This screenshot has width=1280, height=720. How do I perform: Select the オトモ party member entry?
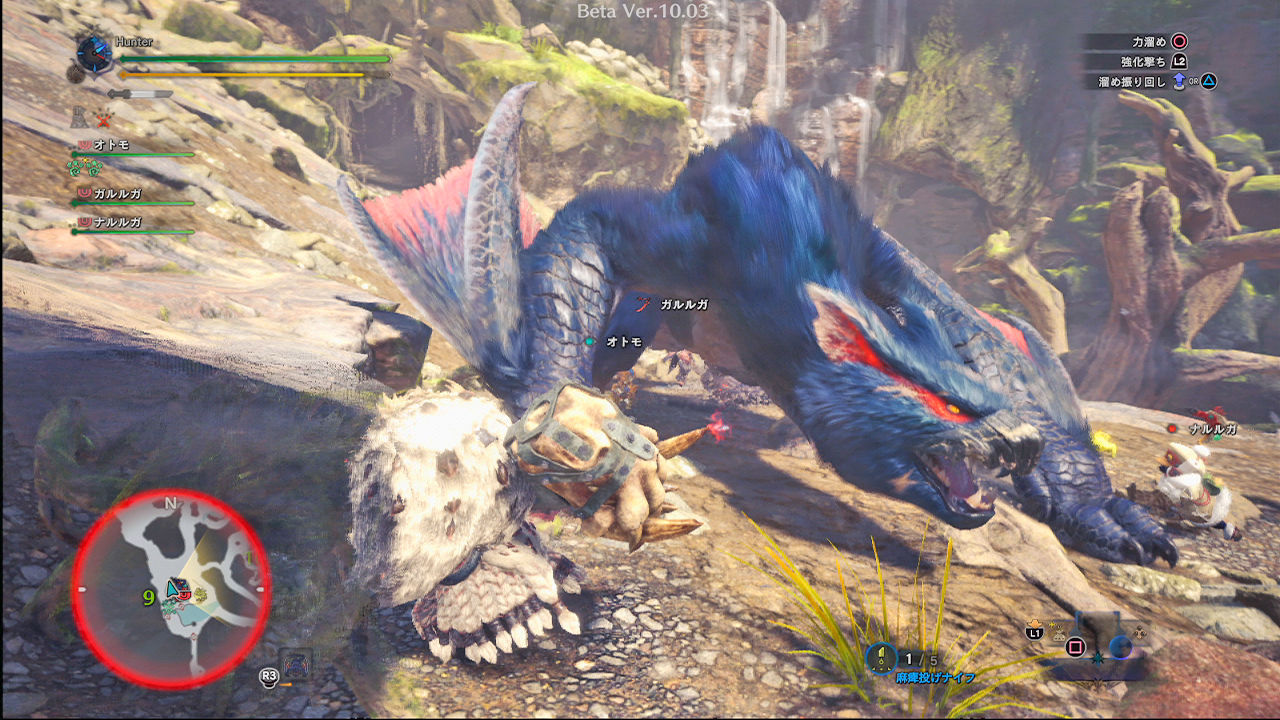tap(110, 145)
